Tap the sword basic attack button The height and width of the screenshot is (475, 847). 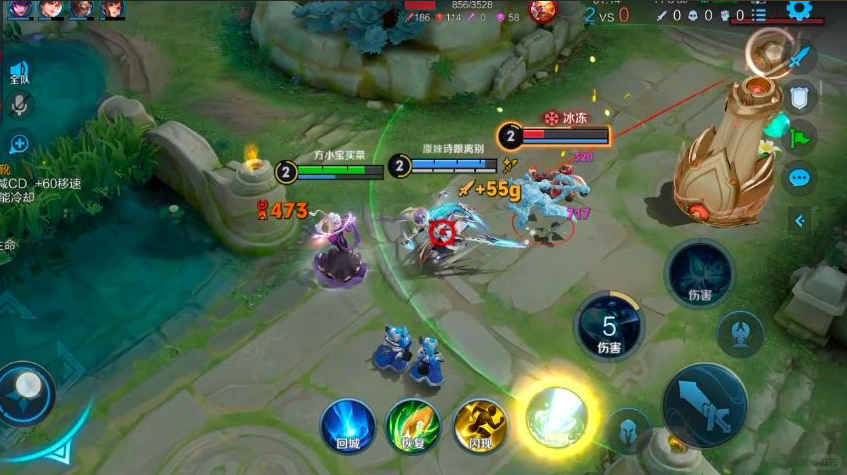click(703, 406)
